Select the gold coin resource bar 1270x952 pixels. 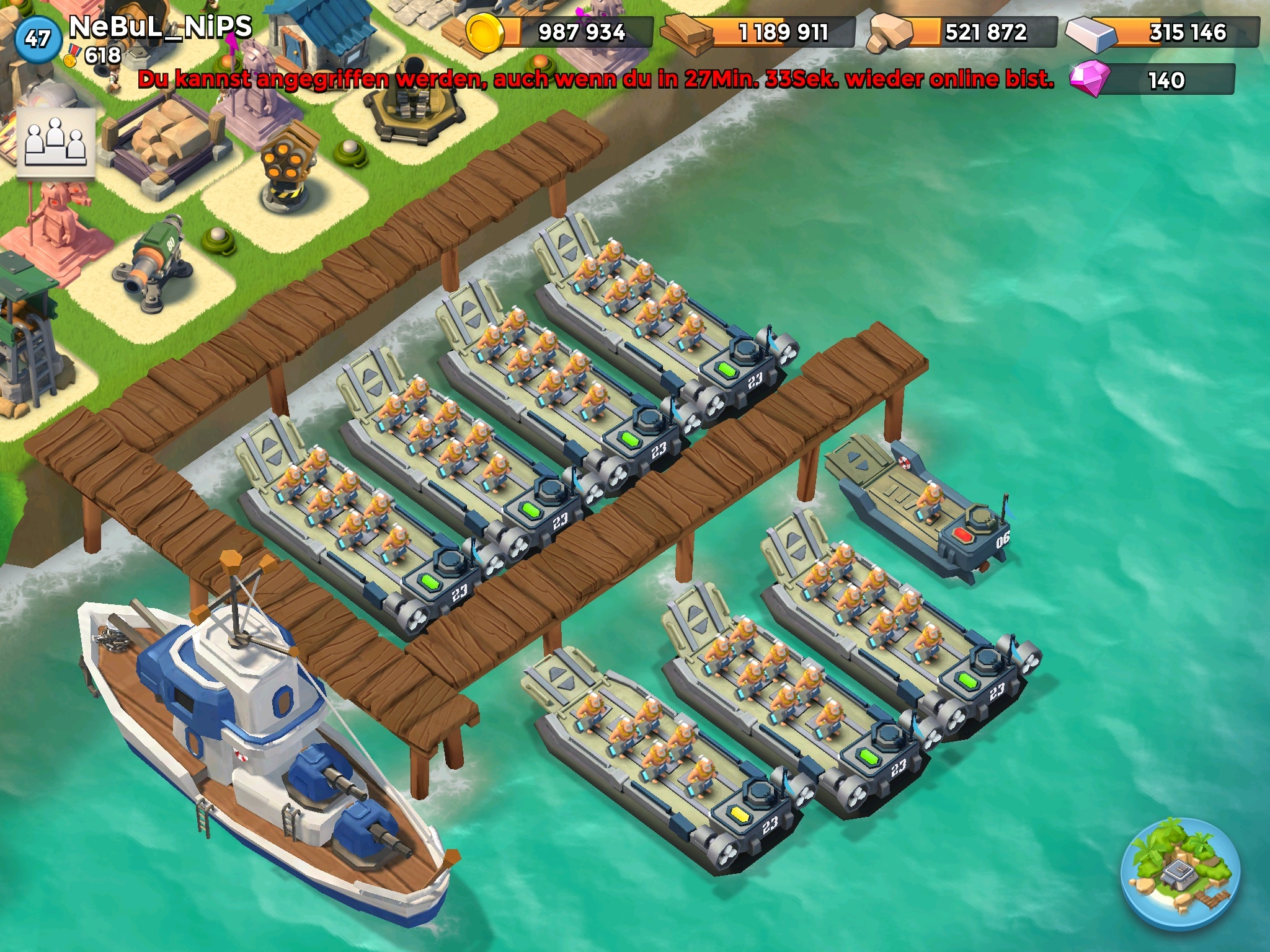pyautogui.click(x=561, y=32)
